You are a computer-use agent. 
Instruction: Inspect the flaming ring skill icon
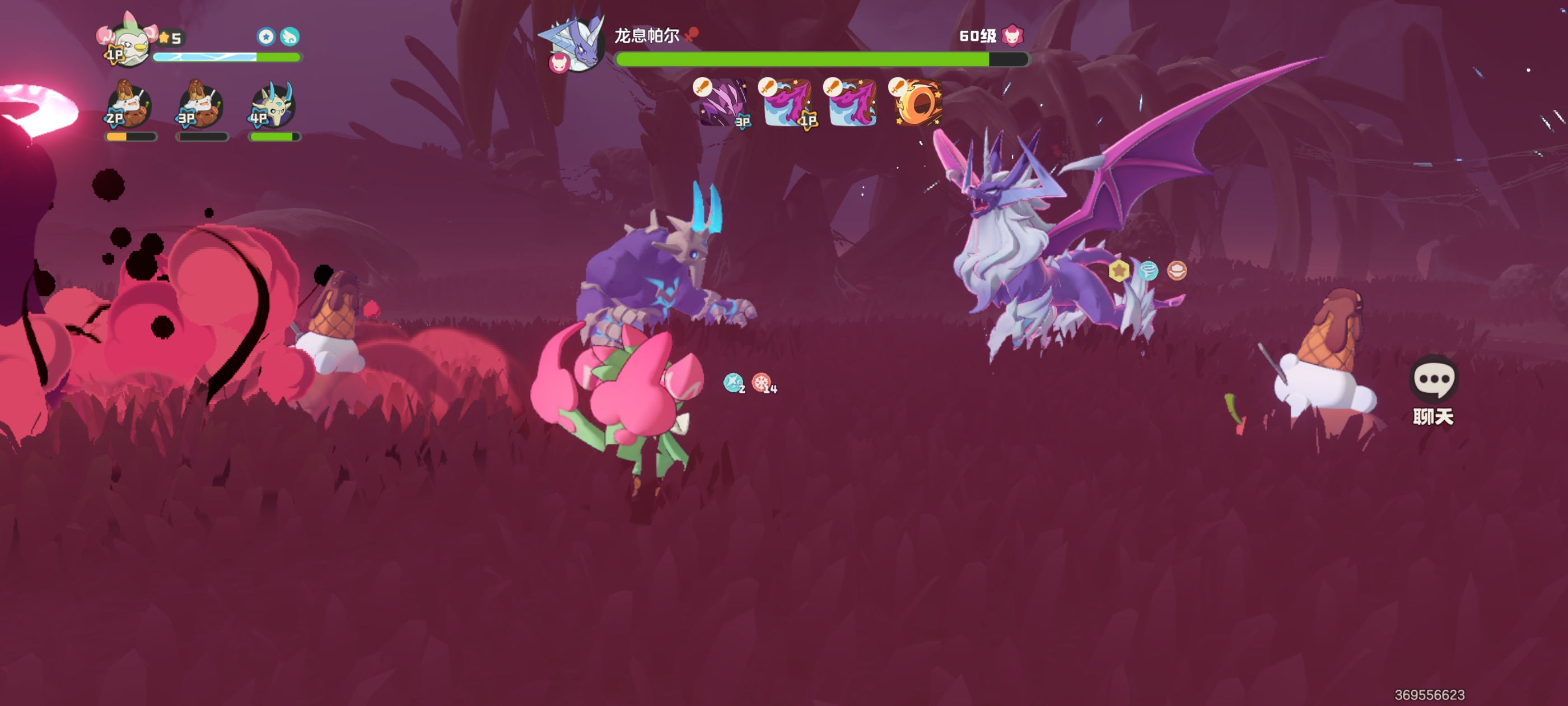(918, 103)
